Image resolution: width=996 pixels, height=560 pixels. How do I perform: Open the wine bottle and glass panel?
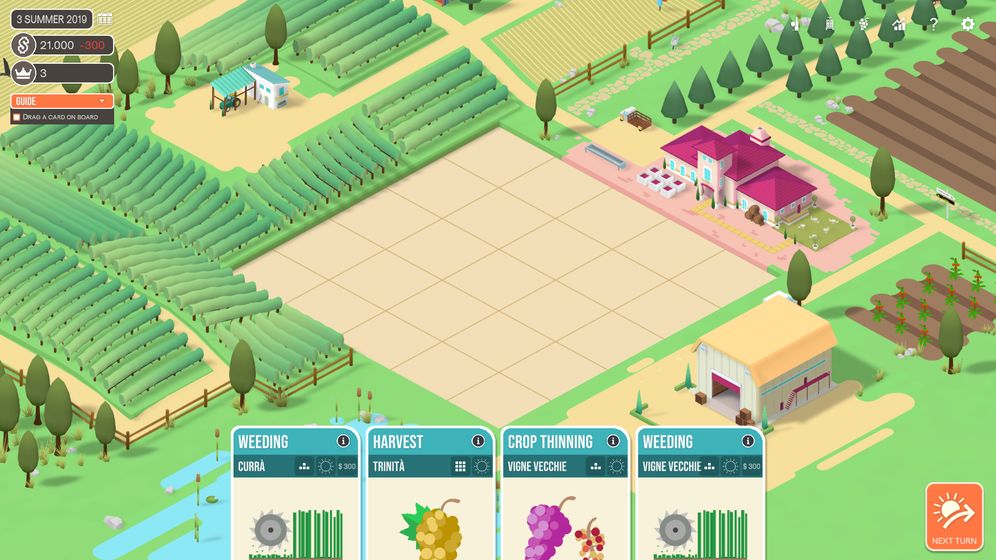click(796, 24)
